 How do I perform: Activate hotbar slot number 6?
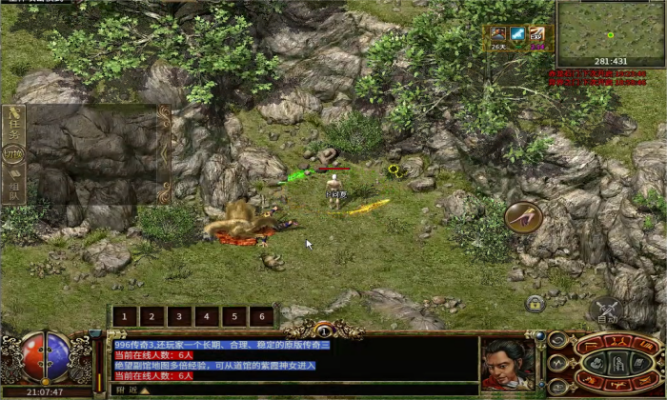click(x=262, y=316)
